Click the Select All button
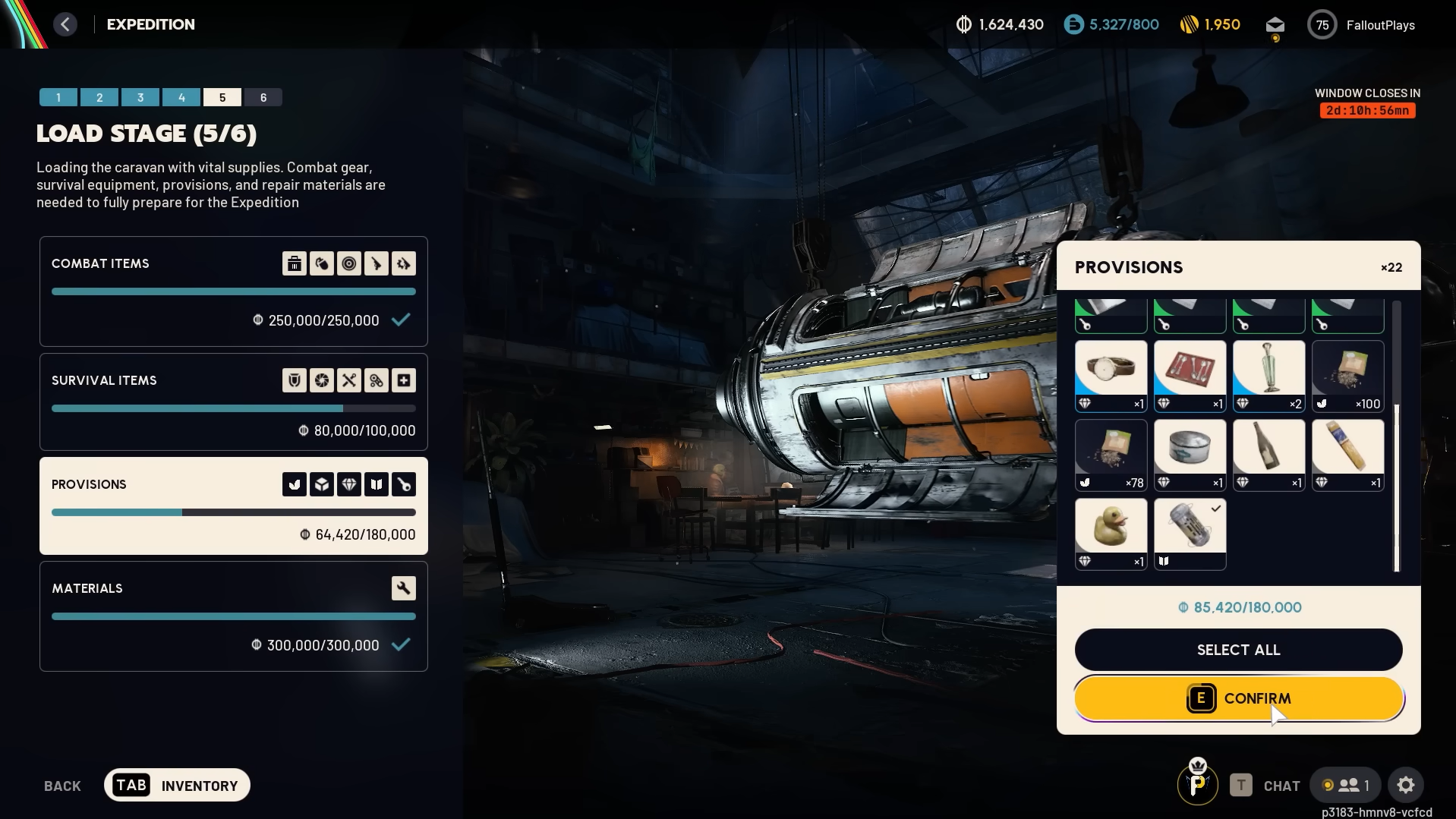The height and width of the screenshot is (819, 1456). coord(1238,650)
